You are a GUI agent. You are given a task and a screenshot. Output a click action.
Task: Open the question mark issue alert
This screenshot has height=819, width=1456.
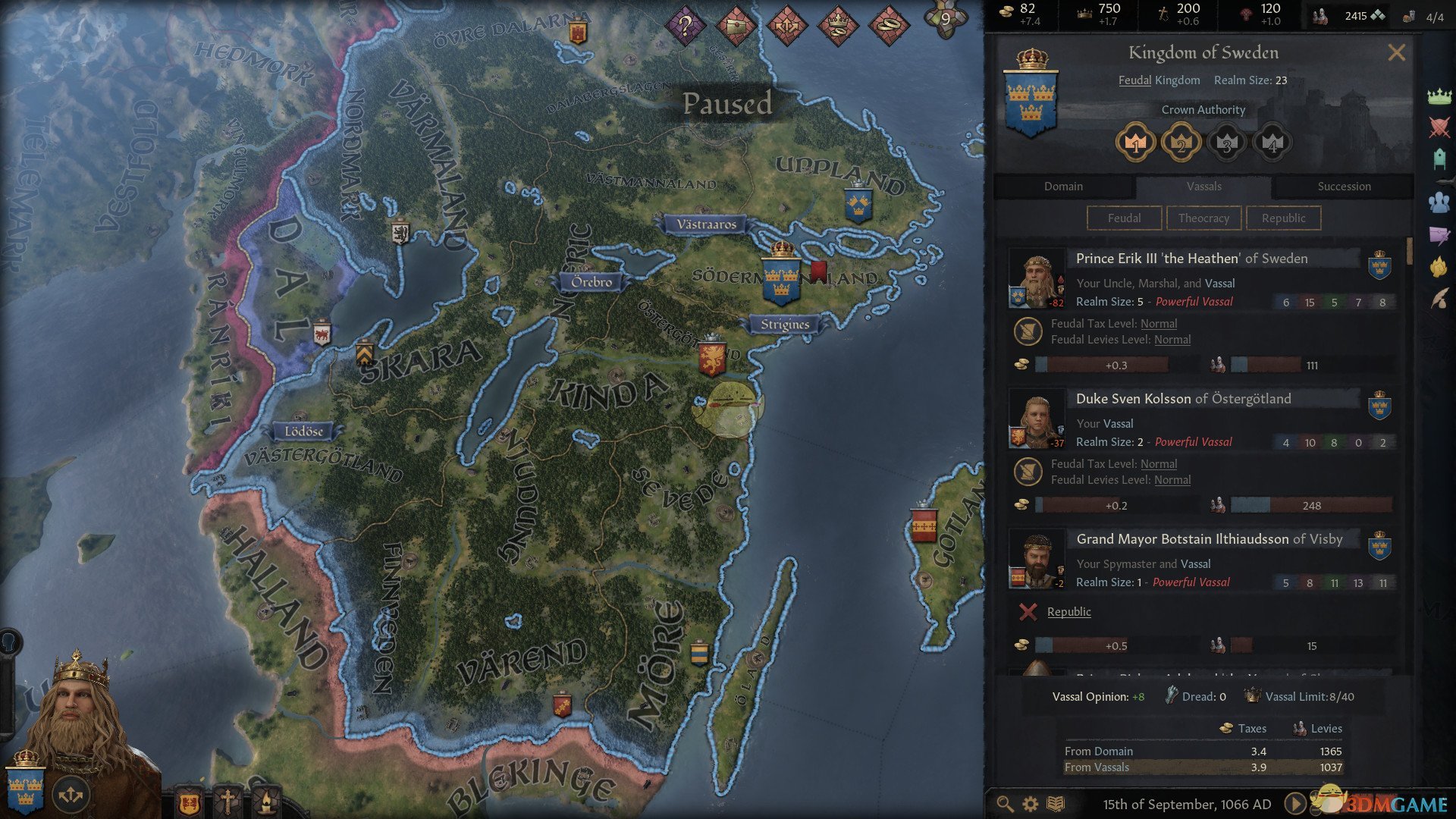(x=685, y=26)
